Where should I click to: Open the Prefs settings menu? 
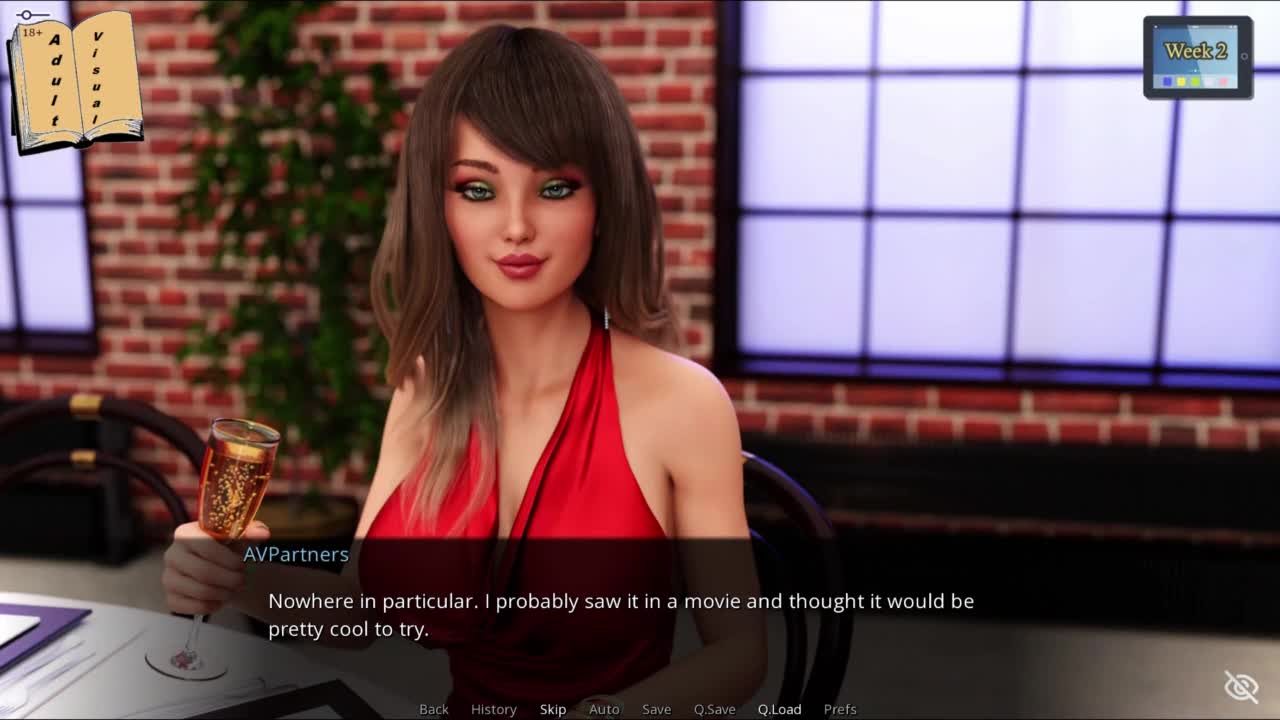pyautogui.click(x=840, y=709)
